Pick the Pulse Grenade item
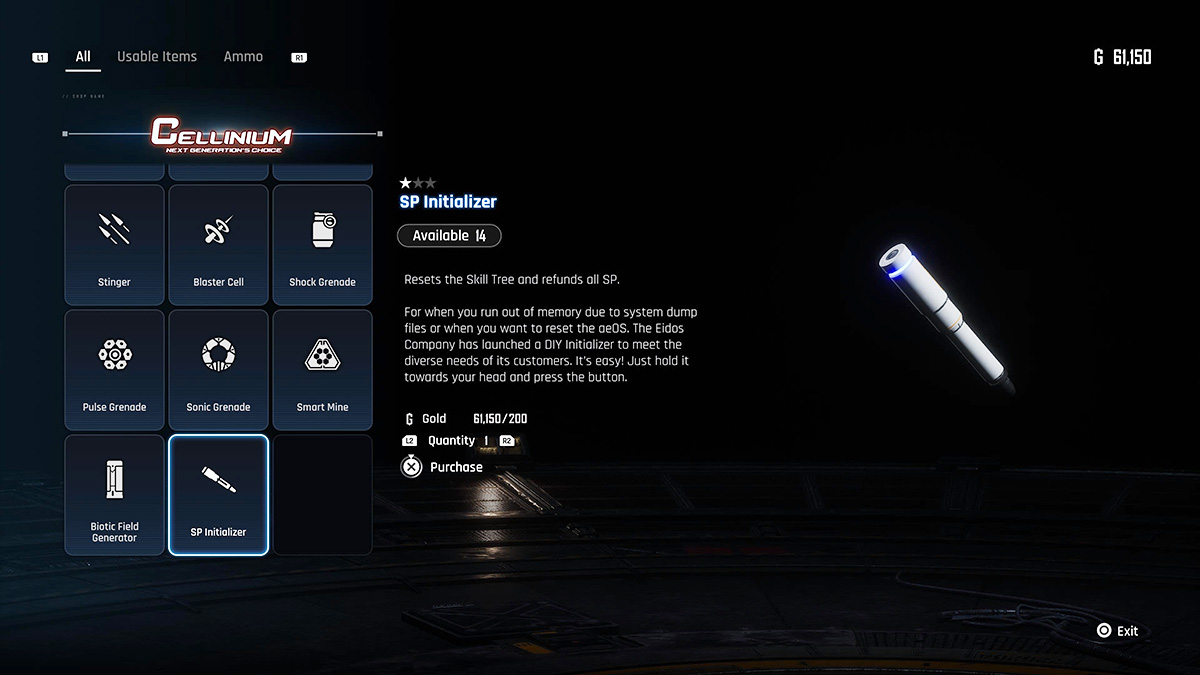 click(114, 369)
